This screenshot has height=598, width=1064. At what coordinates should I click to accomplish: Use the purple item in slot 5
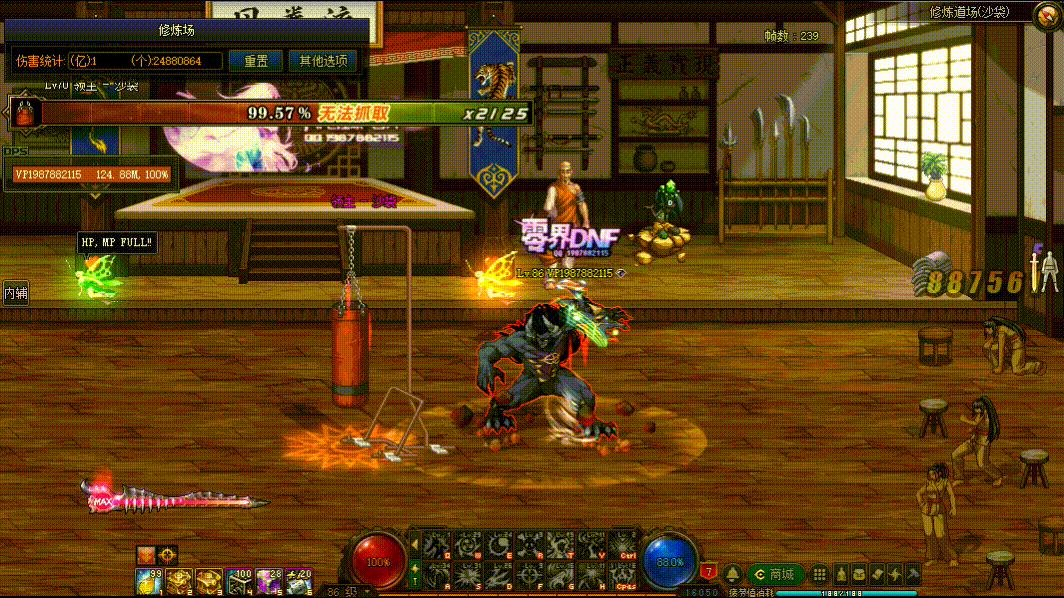(x=268, y=579)
